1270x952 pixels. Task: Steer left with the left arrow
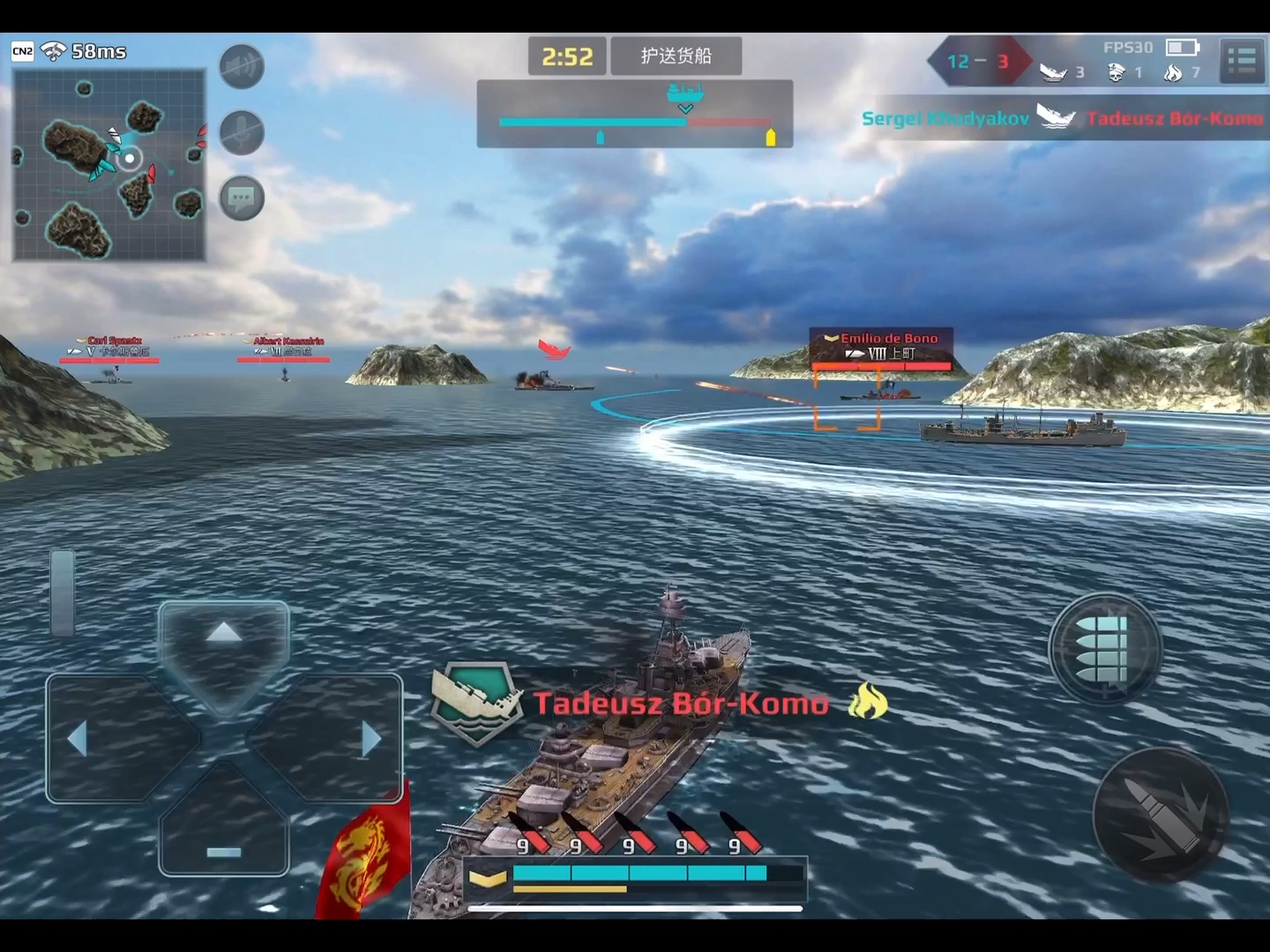[79, 739]
